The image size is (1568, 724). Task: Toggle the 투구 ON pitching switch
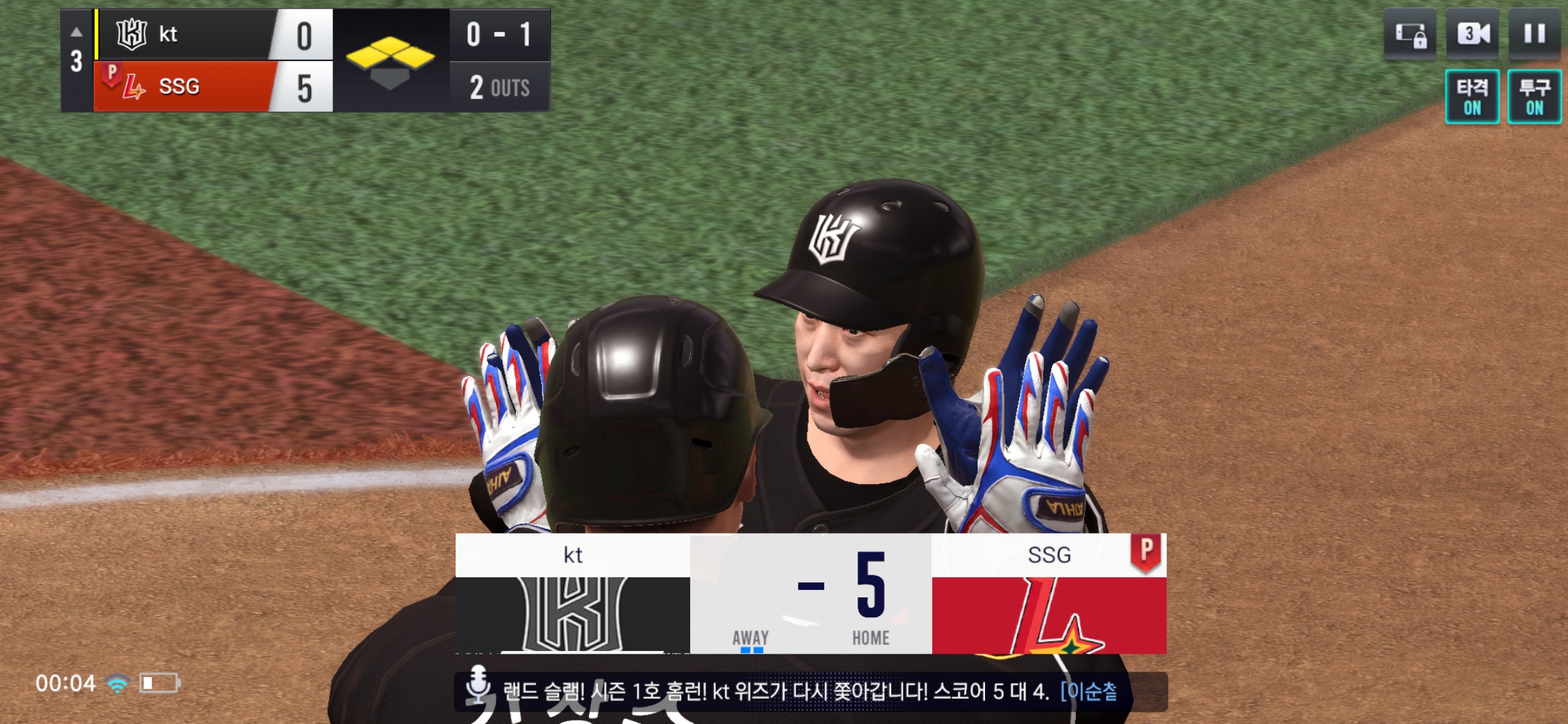(1534, 97)
